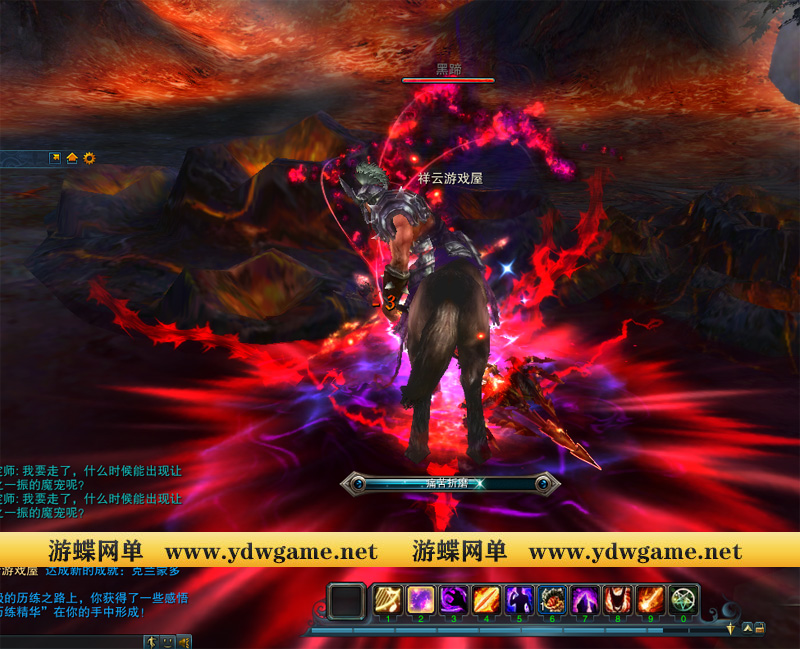The width and height of the screenshot is (800, 649).
Task: Open the emoticon smiley face button
Action: point(168,641)
